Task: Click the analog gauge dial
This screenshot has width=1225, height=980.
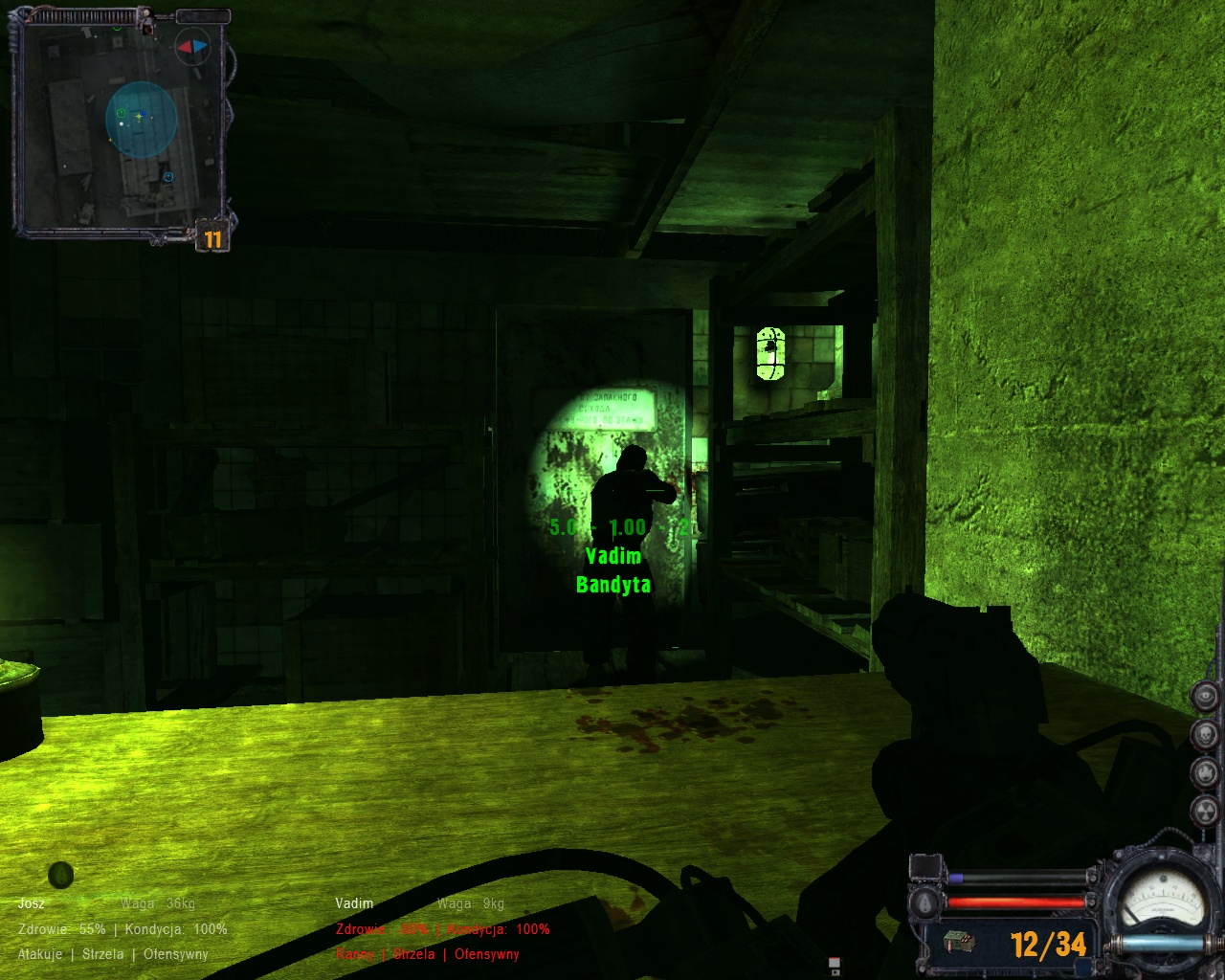Action: [1161, 900]
